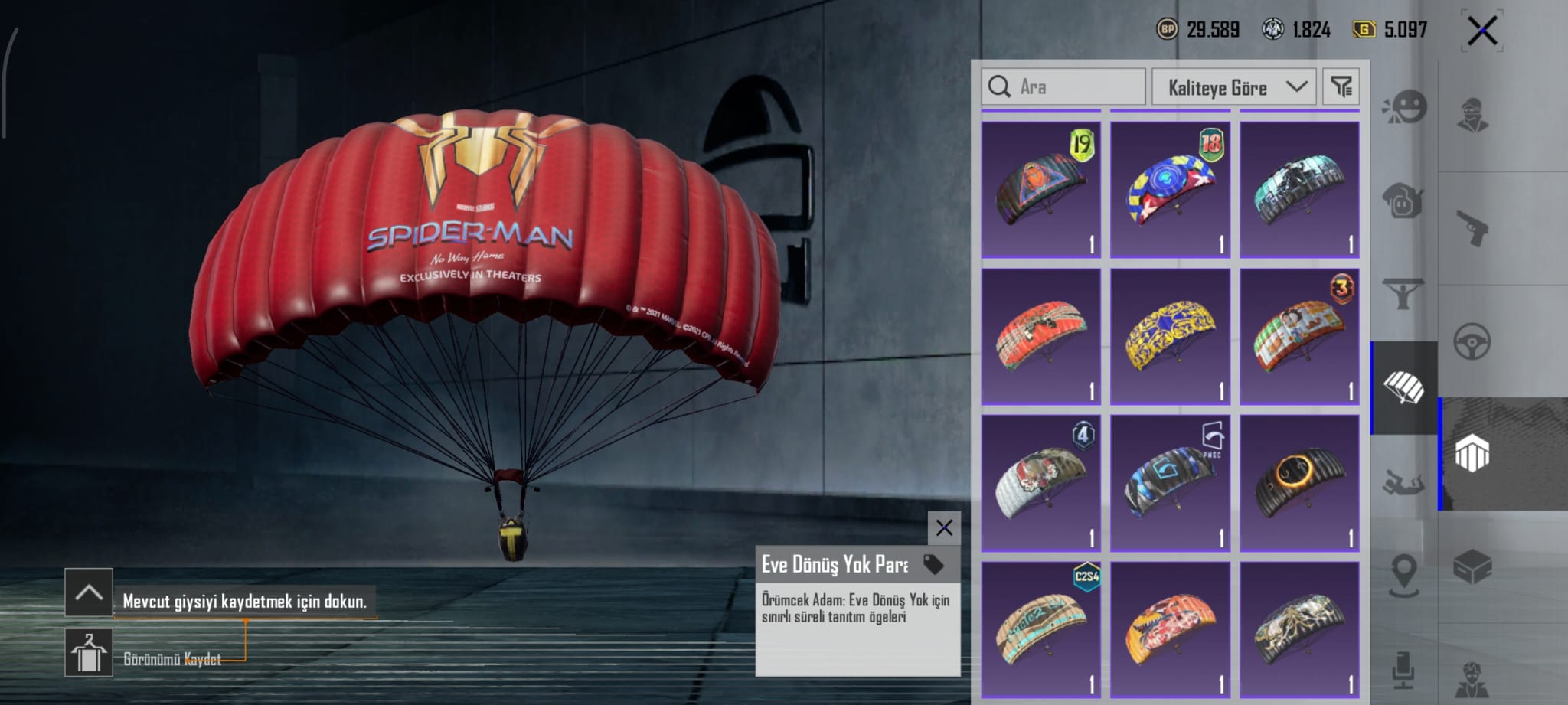Open the Kaliteye Göre sort dropdown
Image resolution: width=1568 pixels, height=705 pixels.
point(1233,87)
